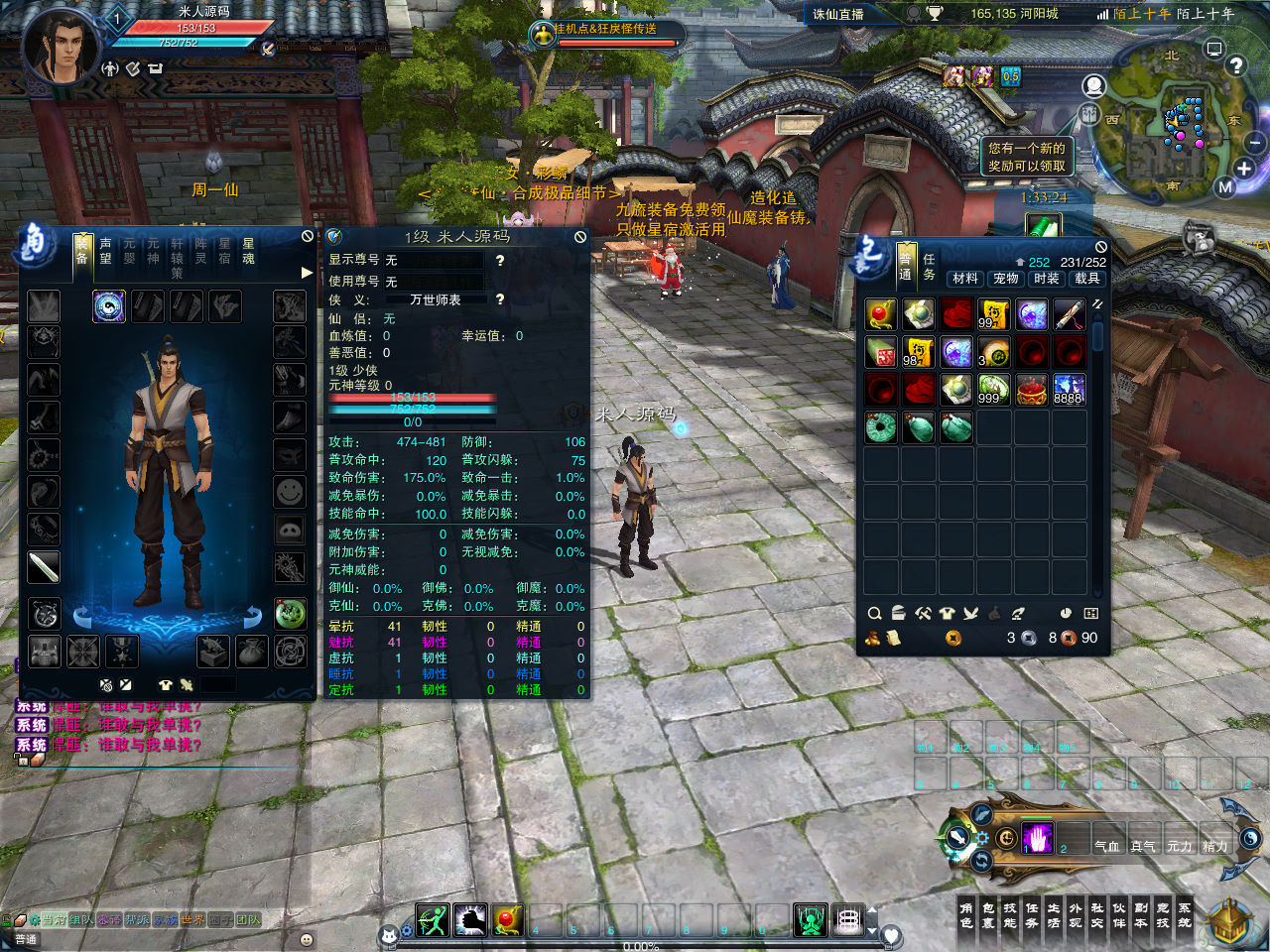Click the bag search magnifier icon
1270x952 pixels.
[874, 614]
